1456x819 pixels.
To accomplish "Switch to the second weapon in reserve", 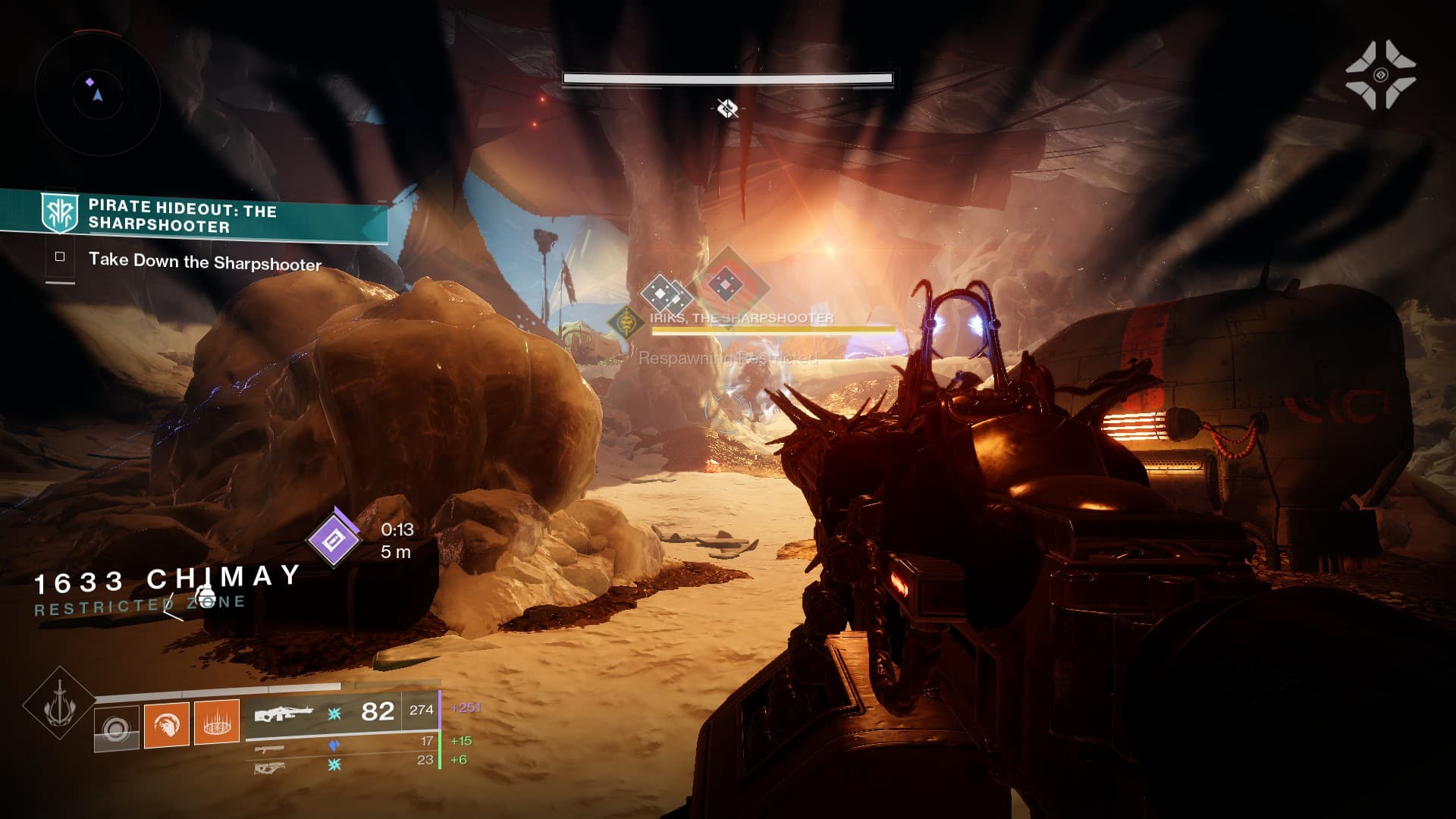I will pos(271,748).
